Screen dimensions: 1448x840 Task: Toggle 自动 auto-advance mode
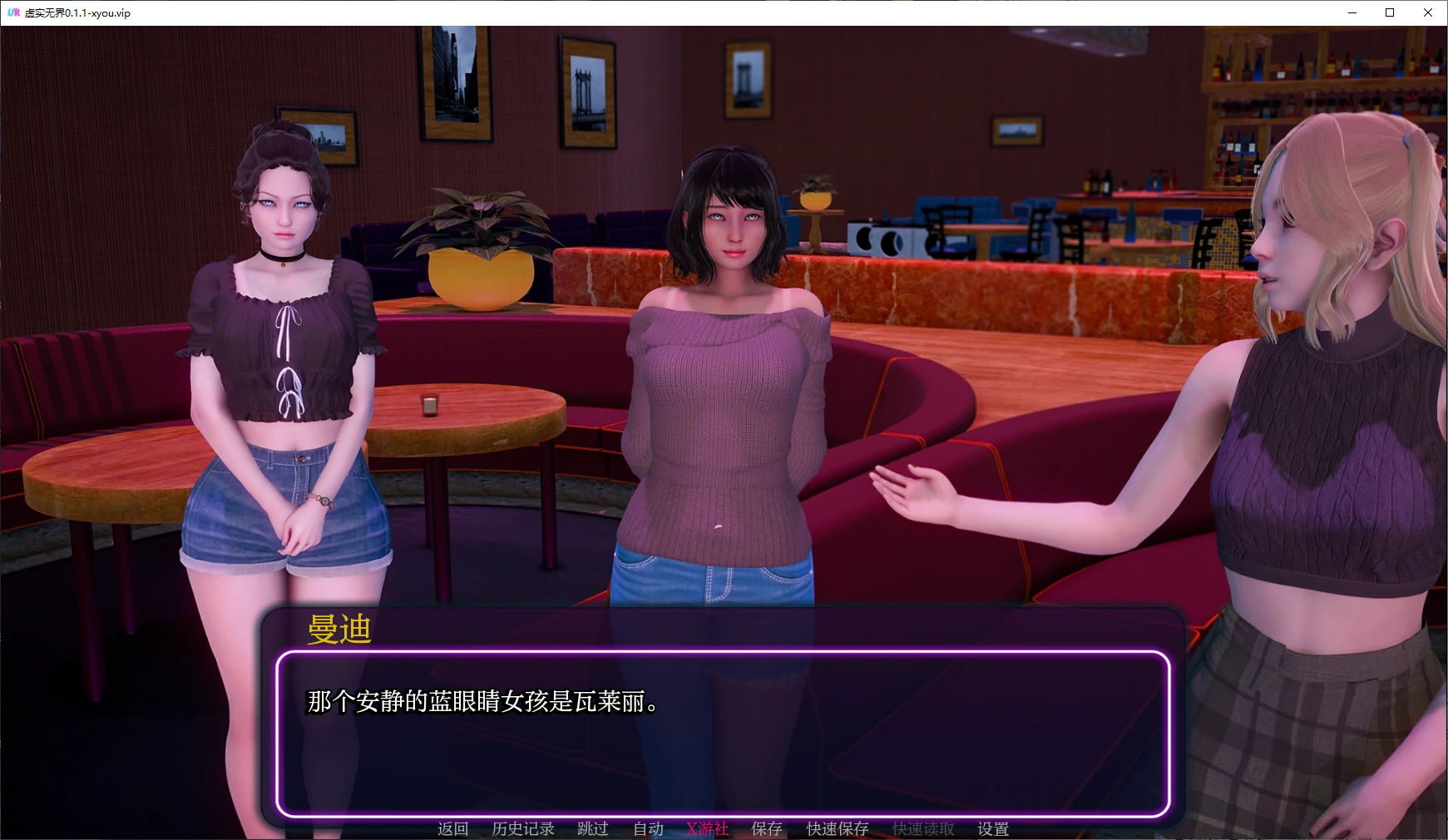[x=648, y=828]
